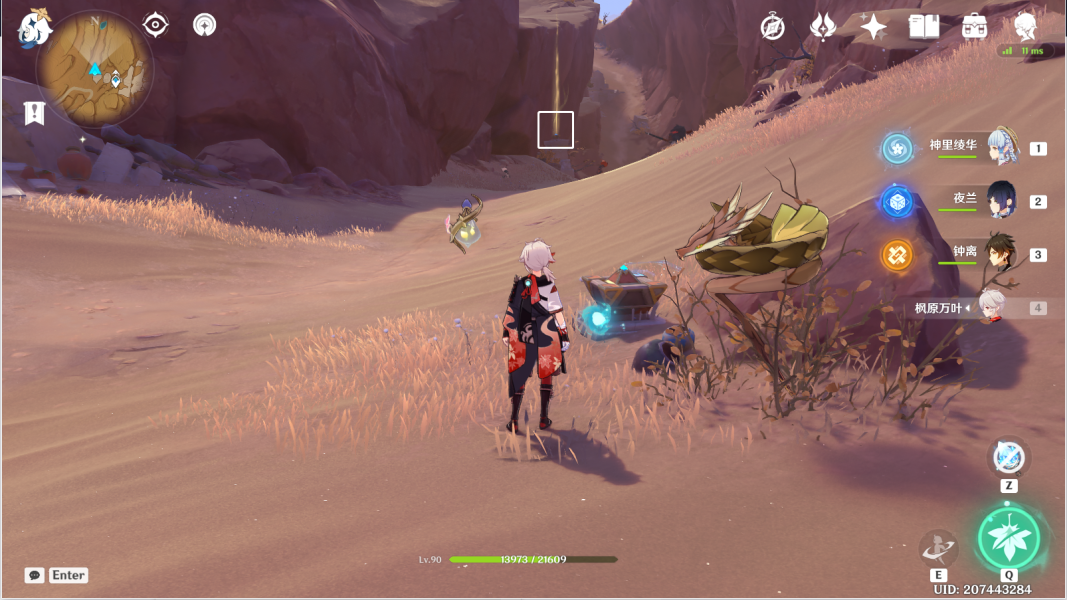
Task: Open the Adventurer Handbook book icon
Action: coord(923,27)
